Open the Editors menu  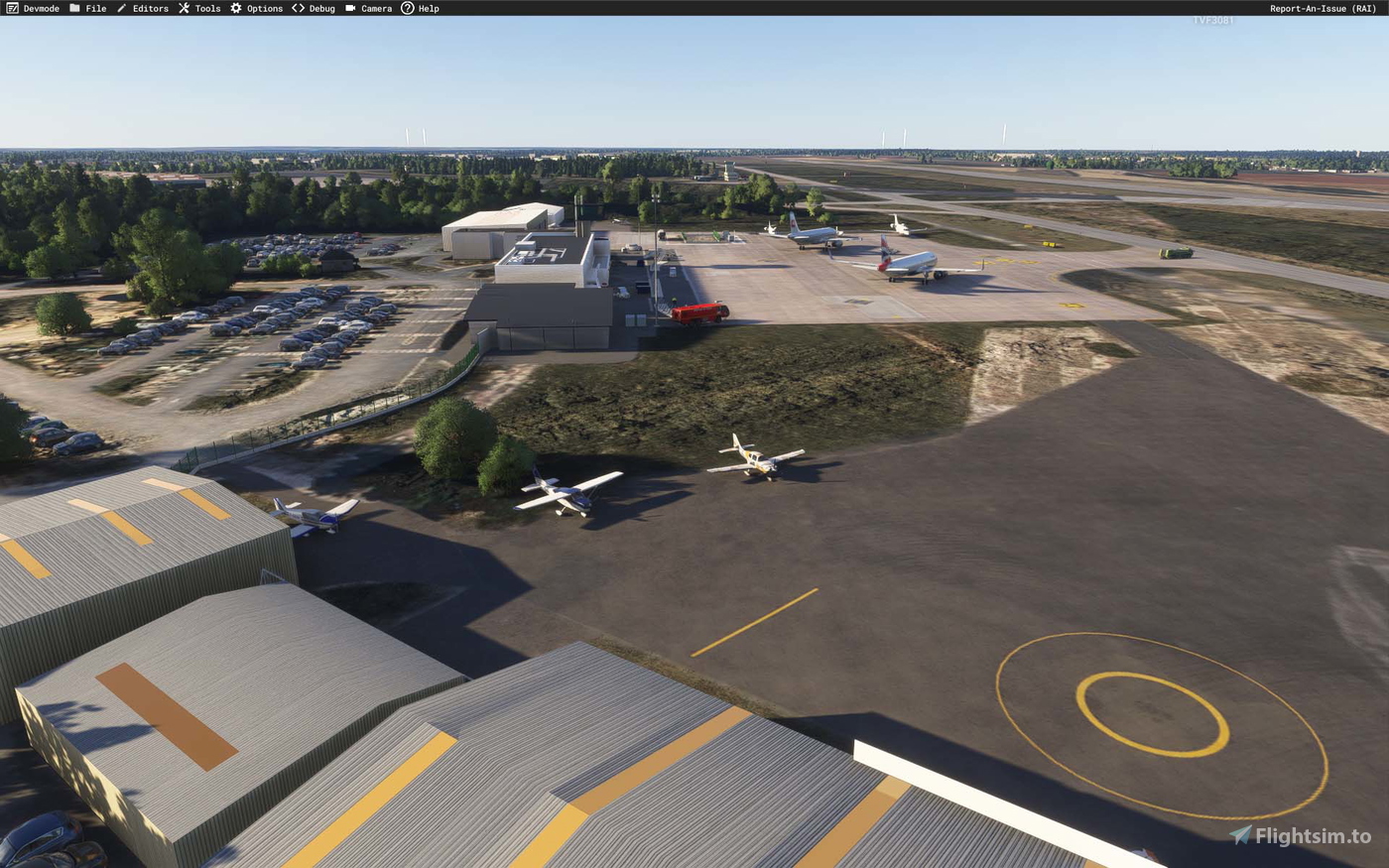149,8
